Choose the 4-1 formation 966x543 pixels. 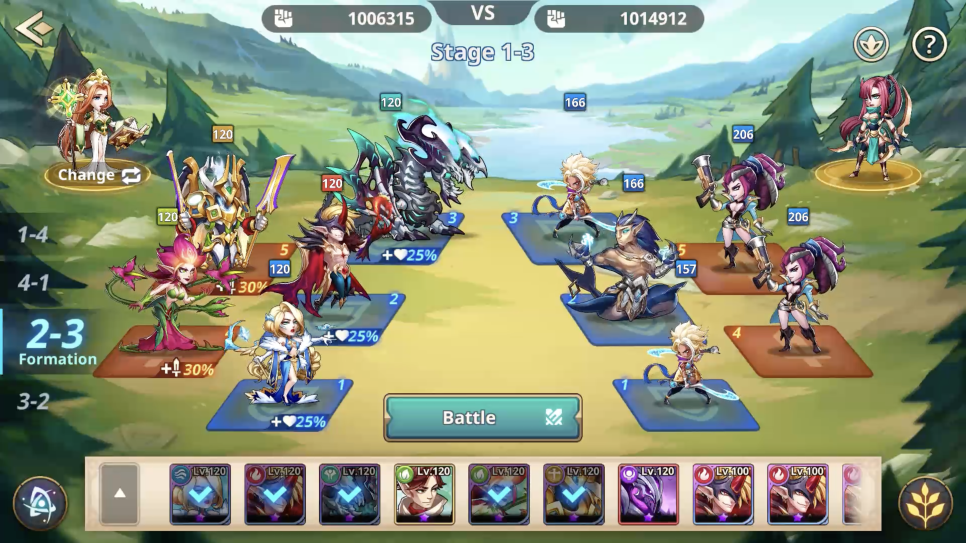(x=33, y=282)
